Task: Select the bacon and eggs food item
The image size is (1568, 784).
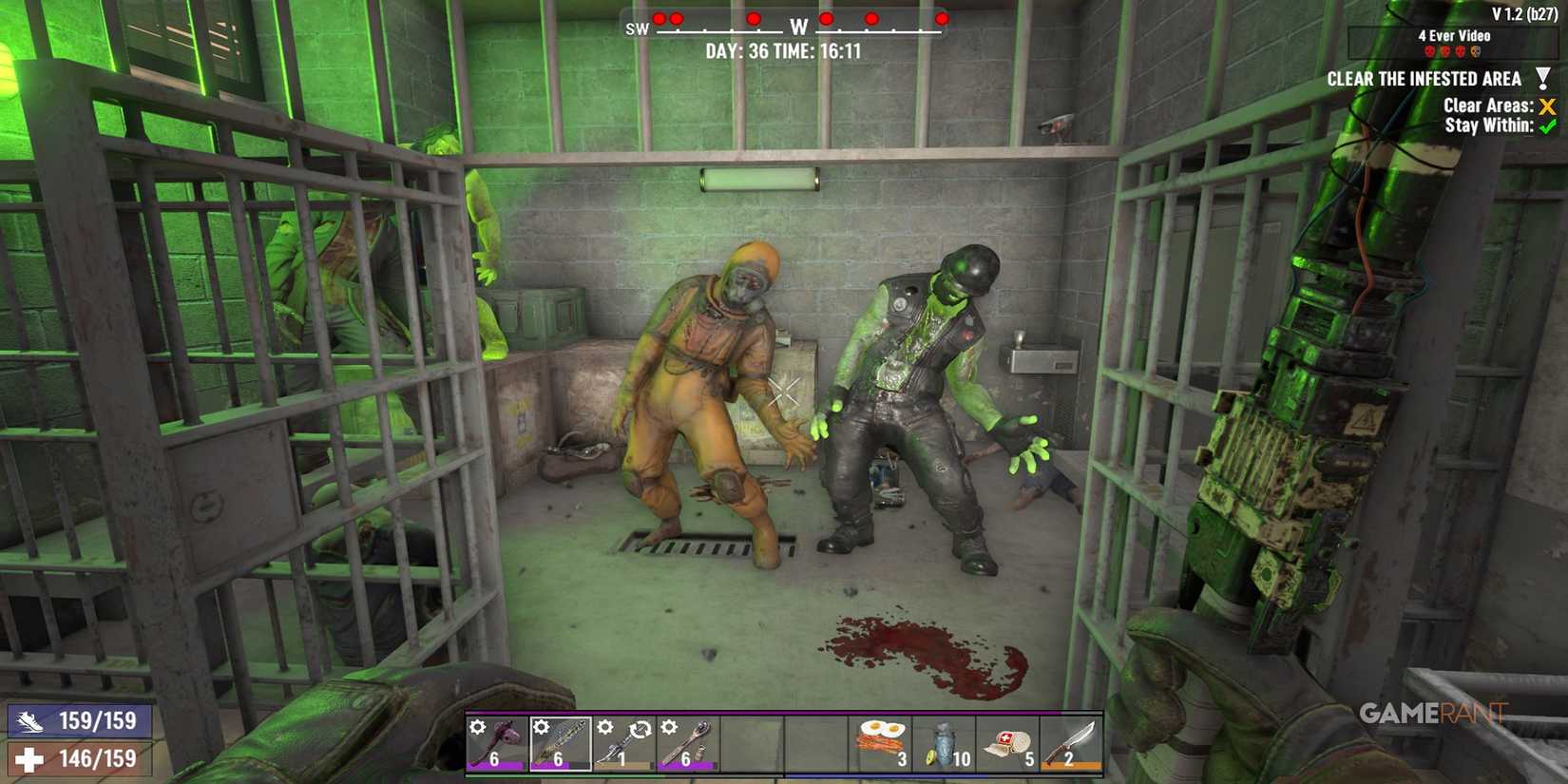Action: [x=879, y=741]
